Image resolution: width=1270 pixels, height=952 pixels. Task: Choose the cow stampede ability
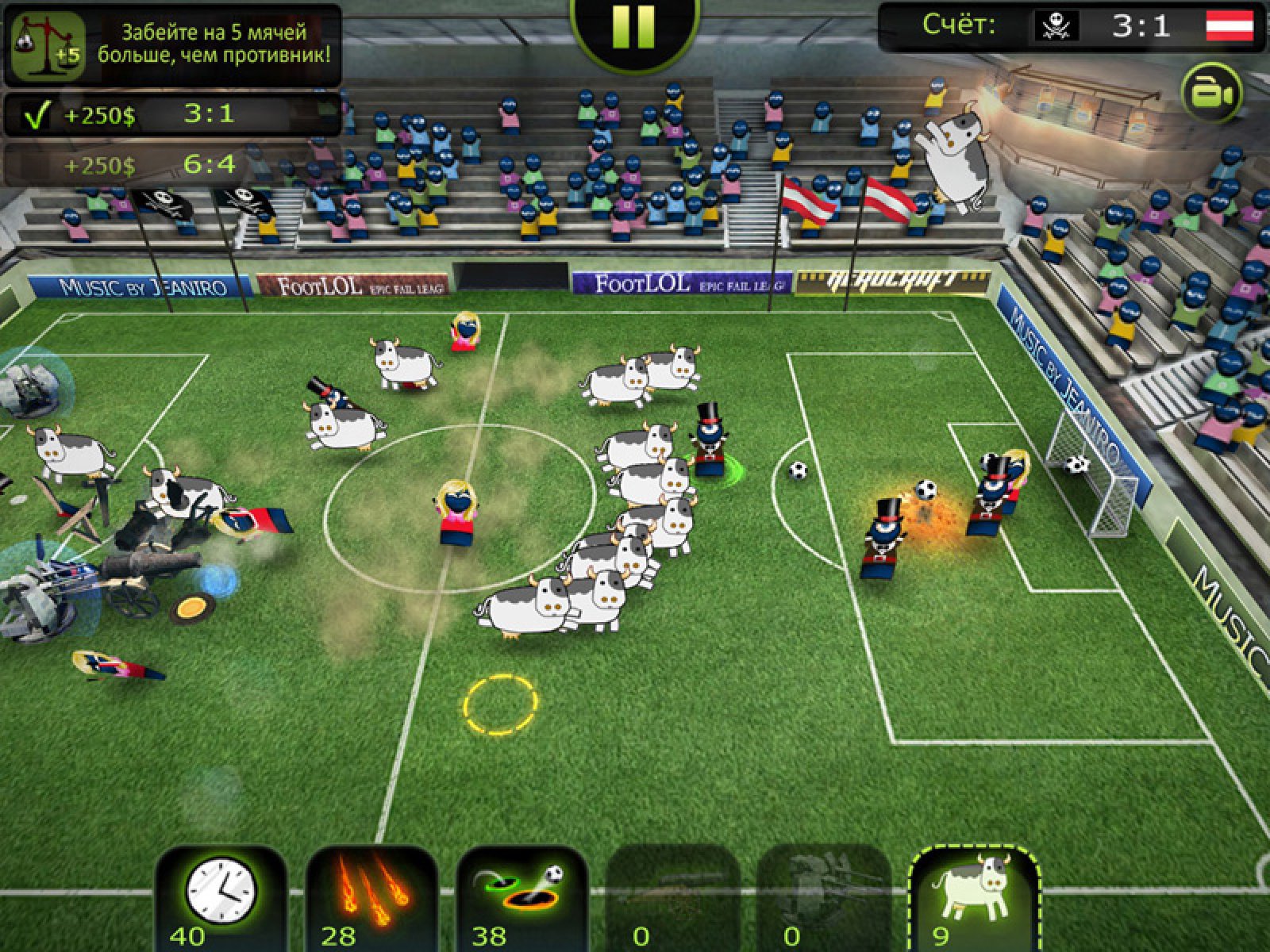pos(975,896)
